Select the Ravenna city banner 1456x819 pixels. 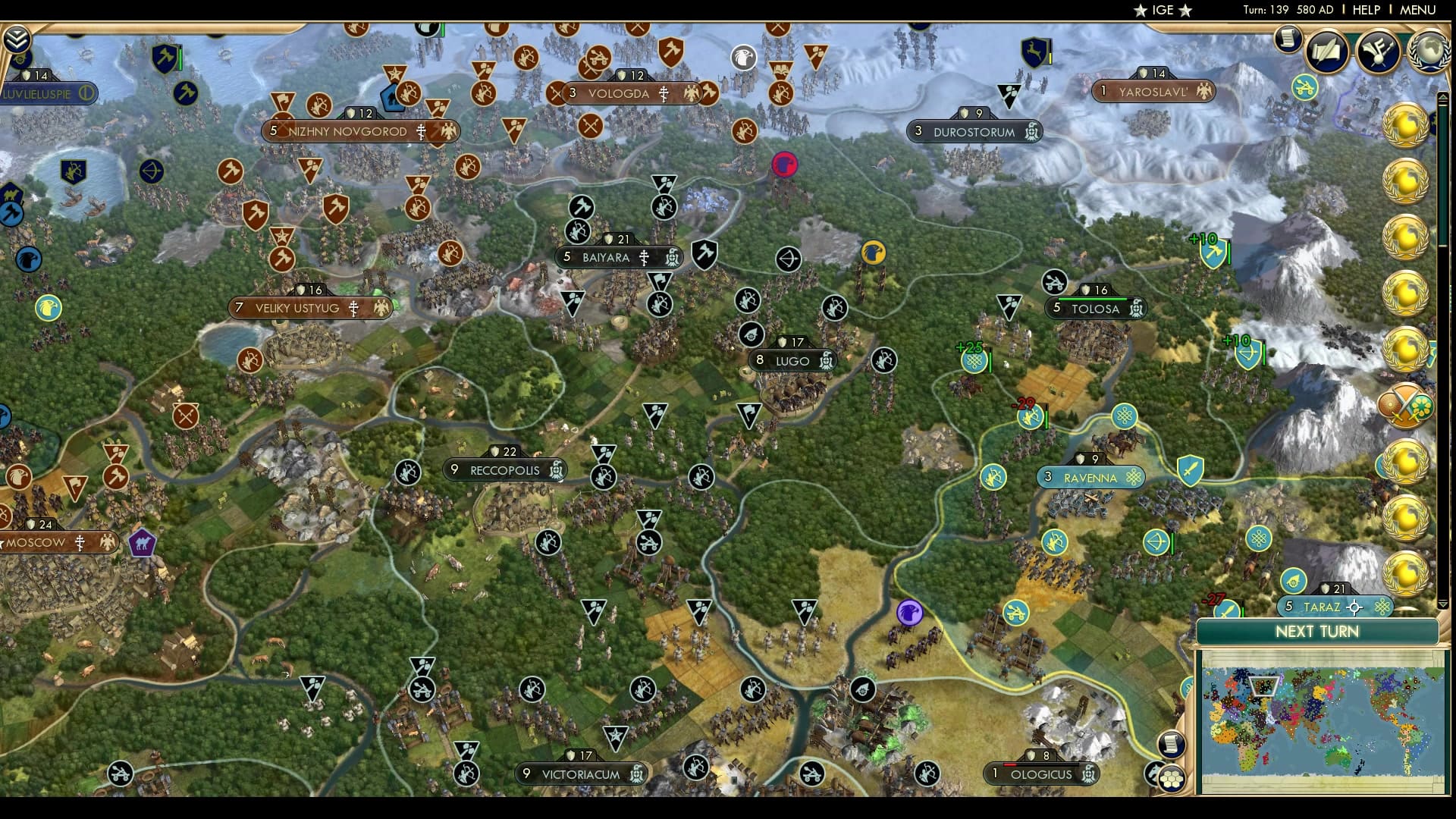coord(1090,477)
